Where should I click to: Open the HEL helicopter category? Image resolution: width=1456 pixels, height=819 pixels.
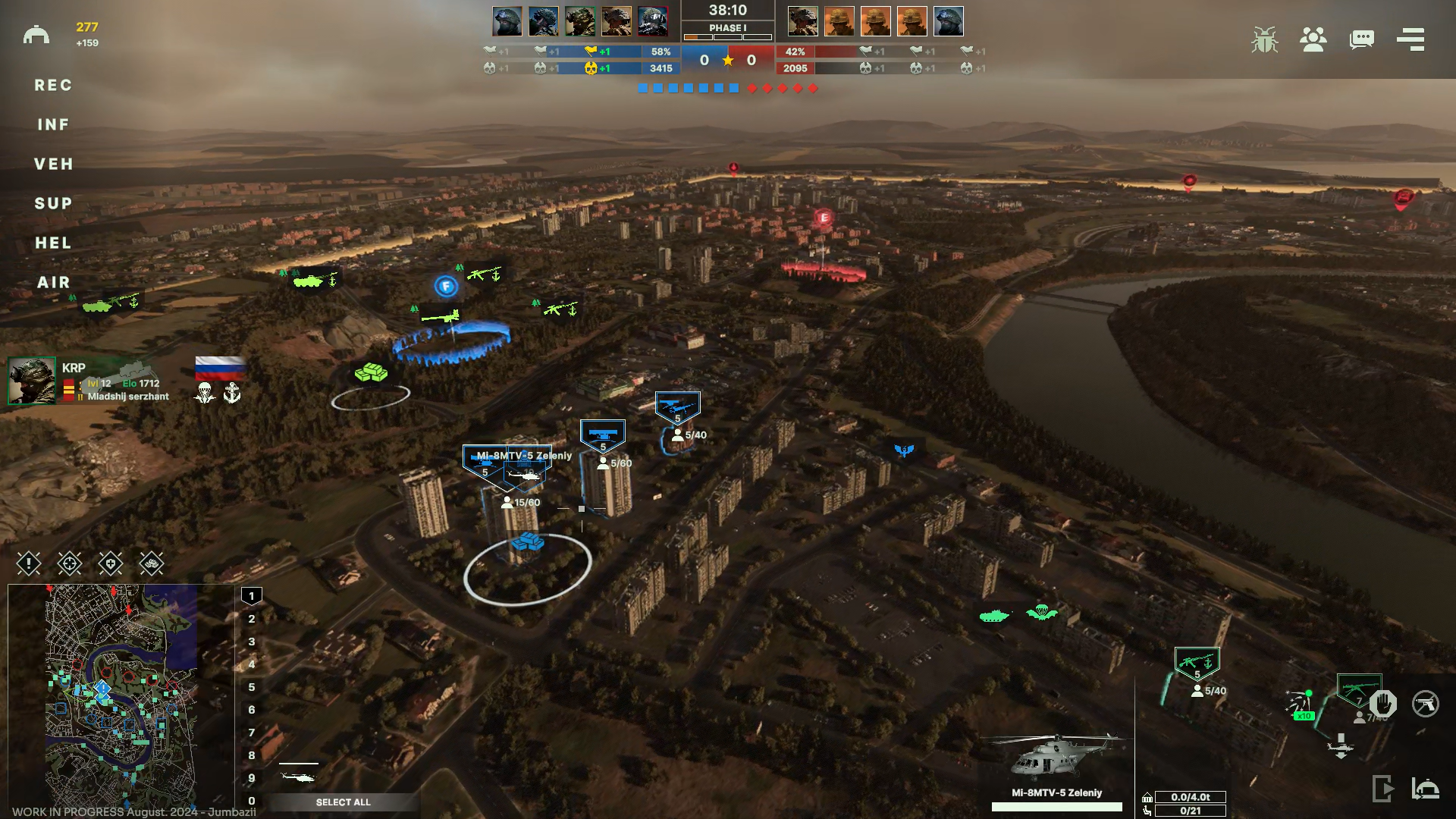[x=53, y=243]
